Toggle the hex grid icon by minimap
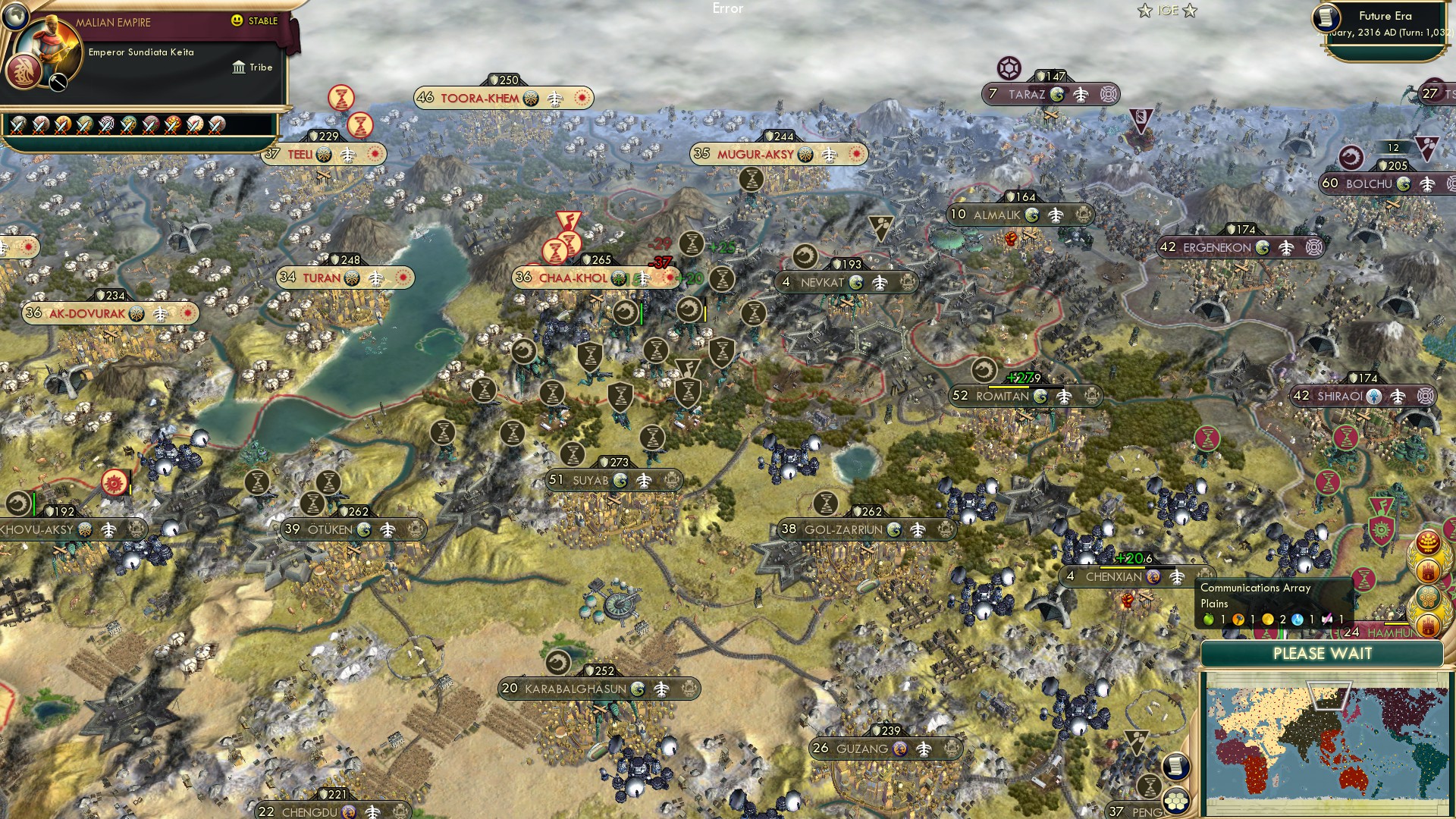The image size is (1456, 819). coord(1175,801)
